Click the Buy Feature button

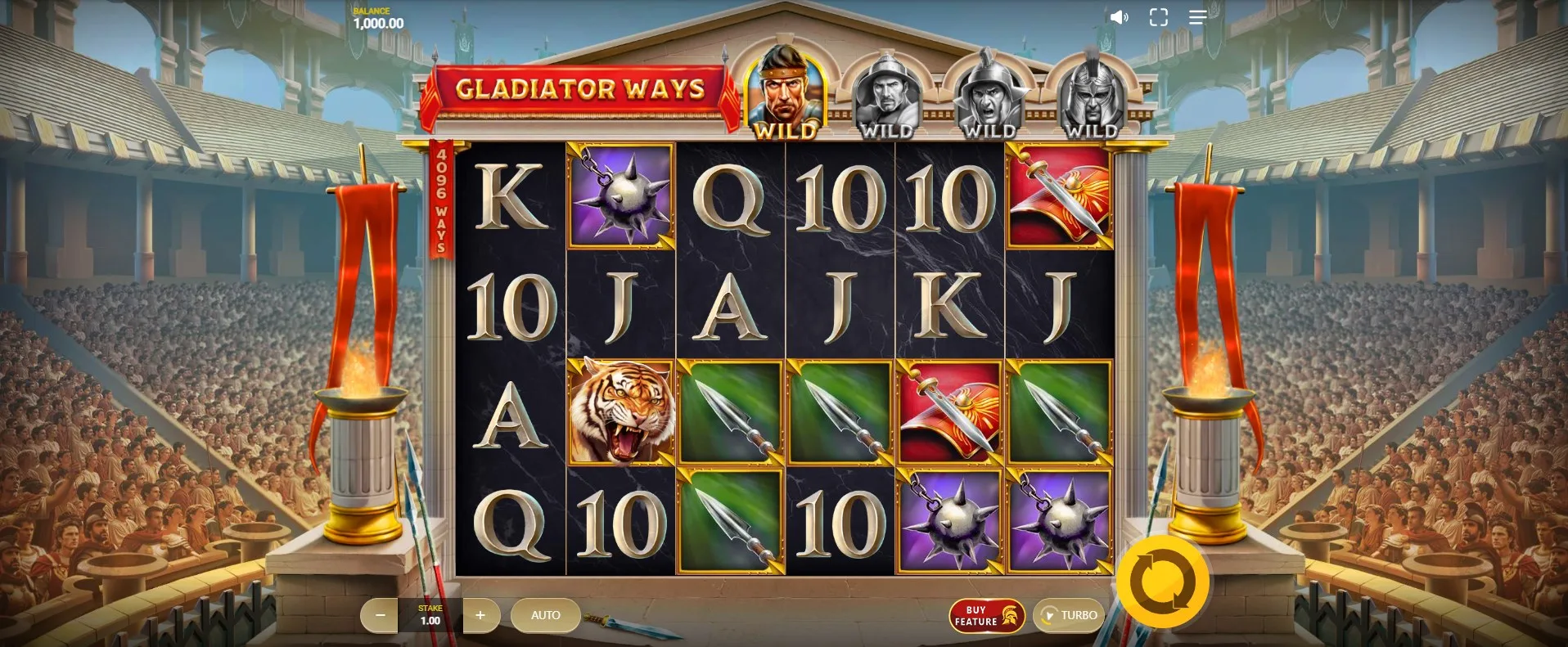(x=986, y=616)
